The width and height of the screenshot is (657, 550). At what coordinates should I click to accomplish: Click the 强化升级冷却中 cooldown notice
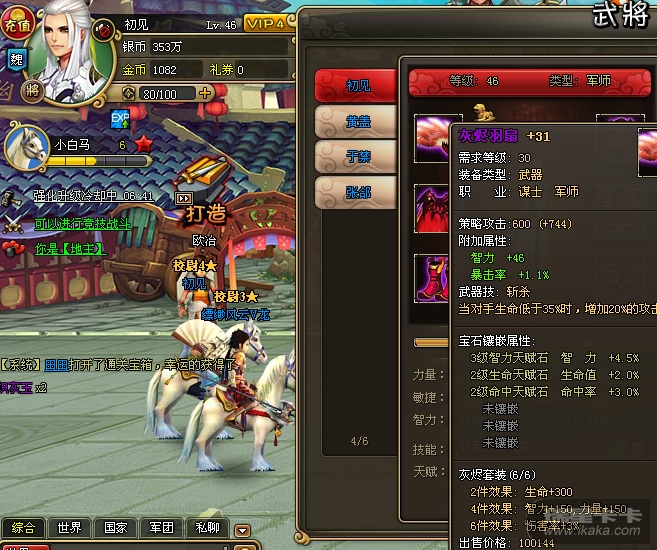92,196
